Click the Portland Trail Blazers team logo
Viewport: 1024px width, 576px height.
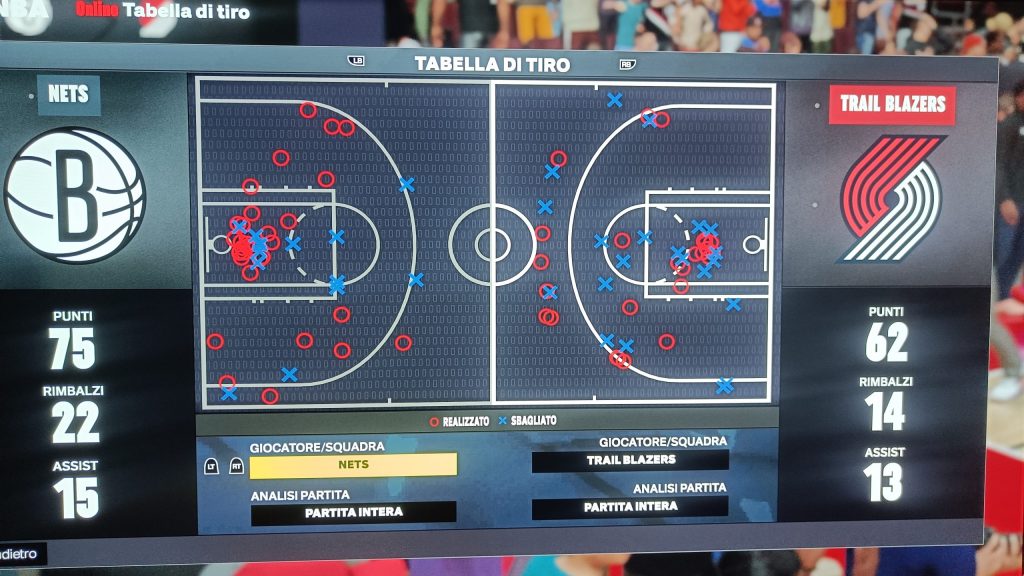(892, 198)
